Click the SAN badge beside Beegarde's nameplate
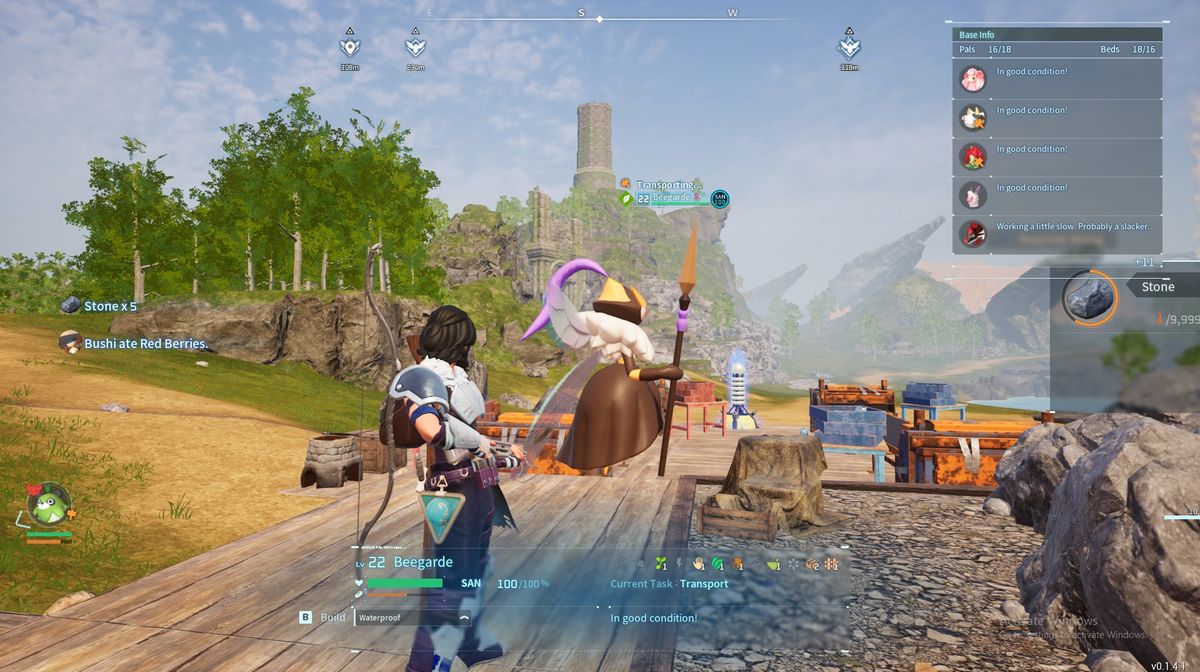This screenshot has height=672, width=1200. (719, 199)
